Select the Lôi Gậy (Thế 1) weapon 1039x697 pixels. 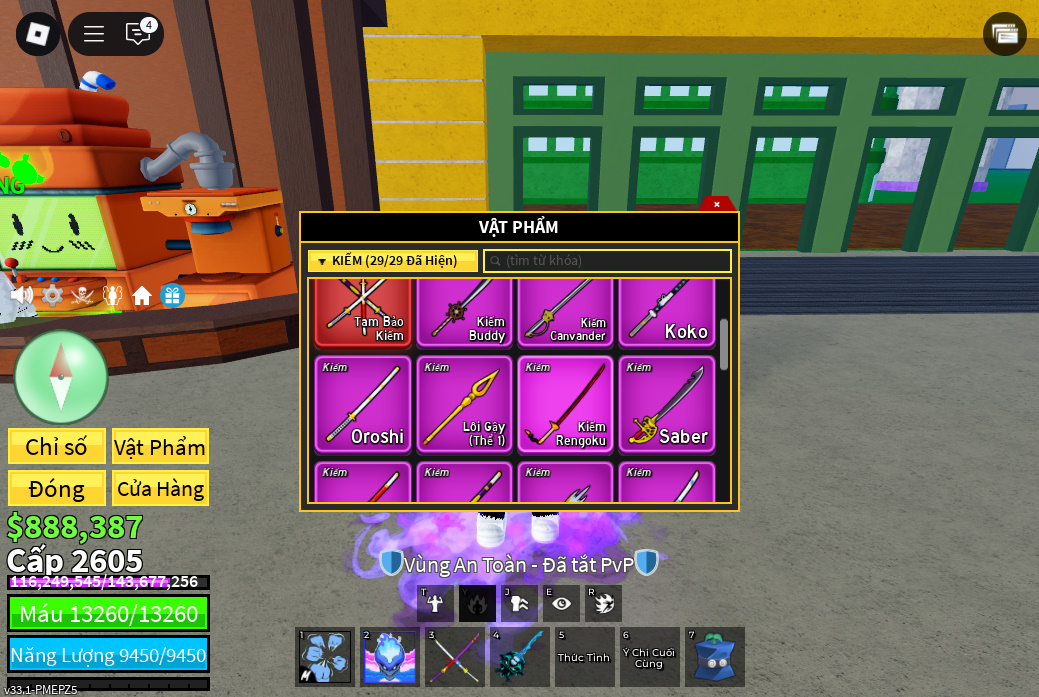pyautogui.click(x=464, y=404)
